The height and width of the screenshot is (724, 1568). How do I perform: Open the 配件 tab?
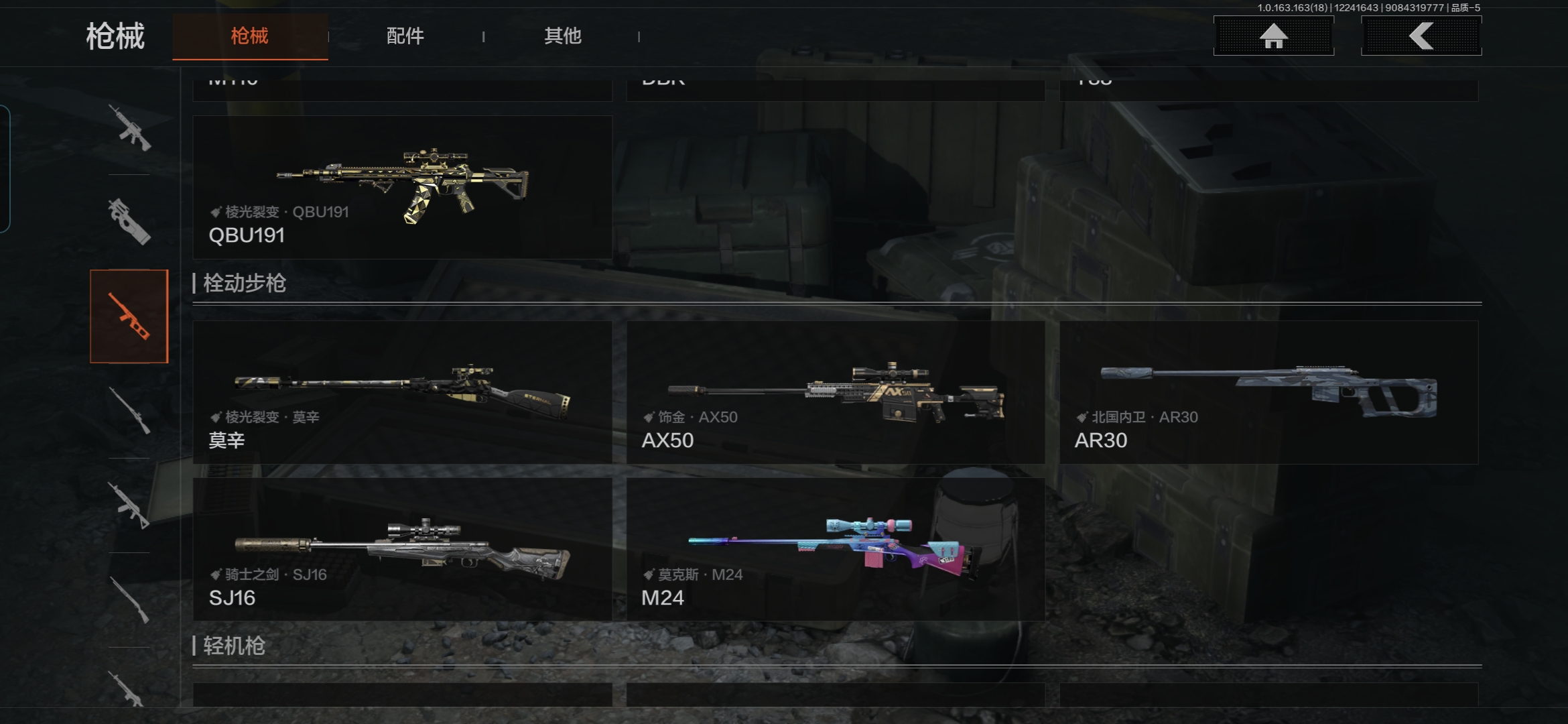405,36
